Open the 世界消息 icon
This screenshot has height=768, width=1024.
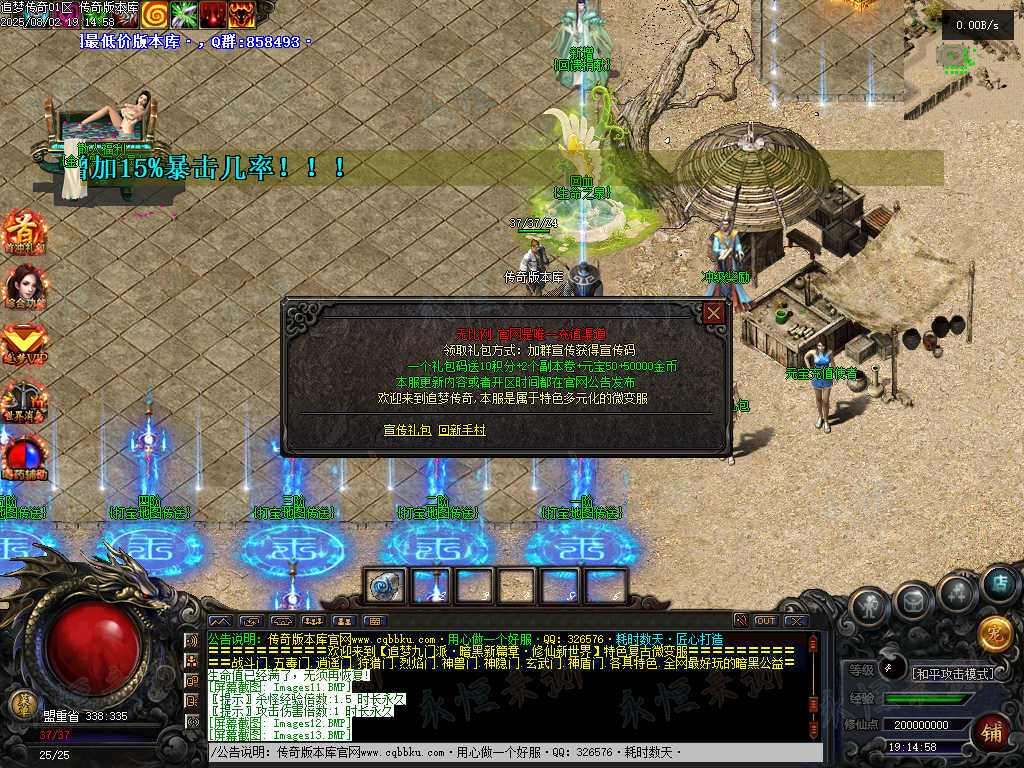tap(22, 398)
